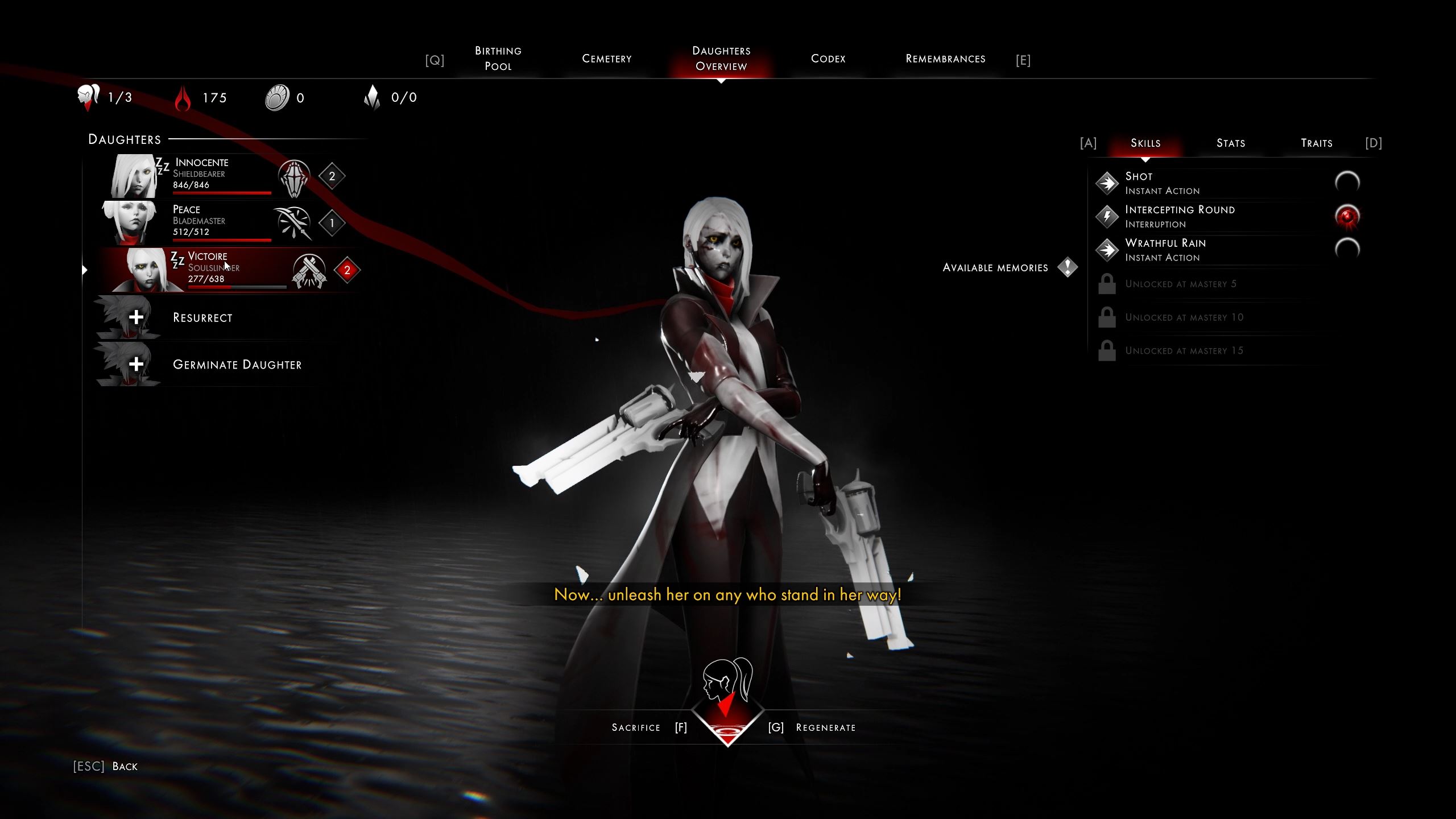Click Germinate Daughter
Screen dimensions: 1456x819
pos(237,365)
